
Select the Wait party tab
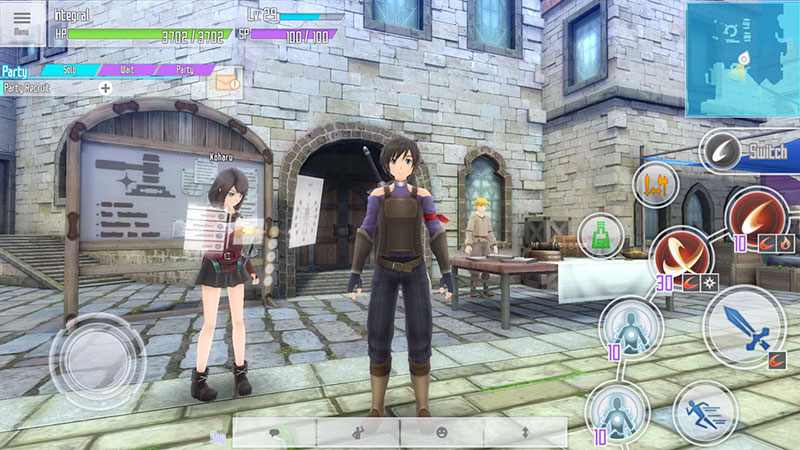point(127,70)
